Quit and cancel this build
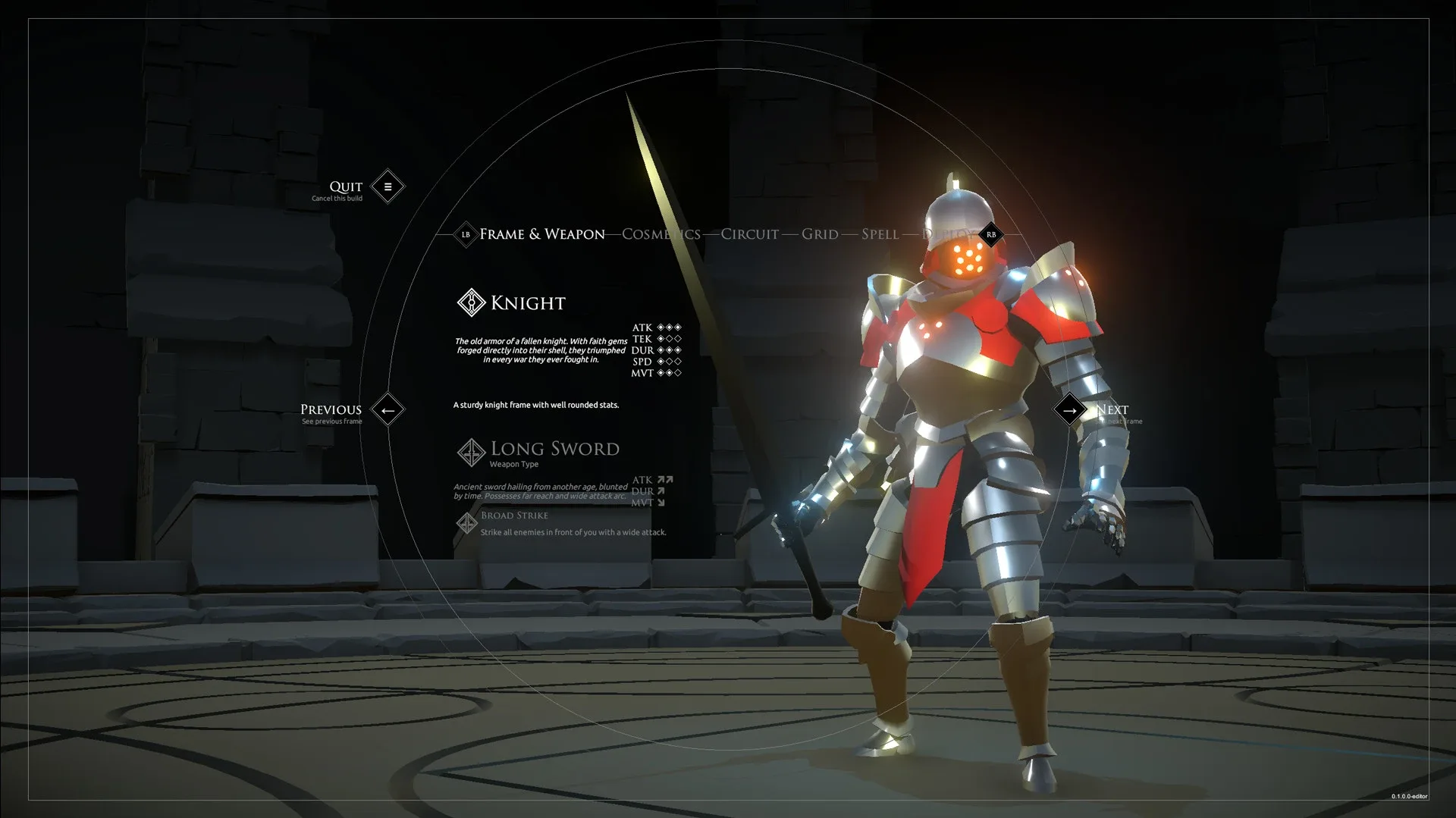This screenshot has height=818, width=1456. pos(388,186)
